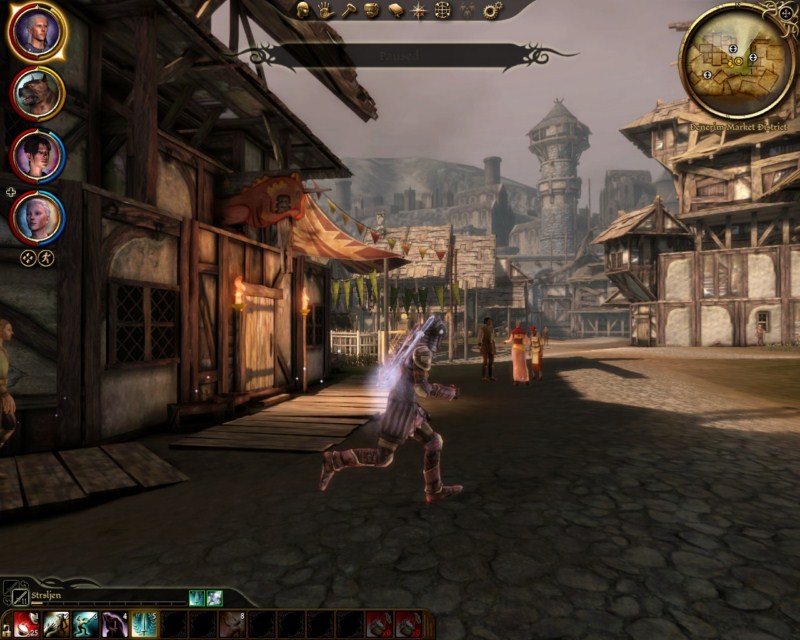Open the tactics grid icon
This screenshot has height=640, width=800.
pyautogui.click(x=443, y=10)
